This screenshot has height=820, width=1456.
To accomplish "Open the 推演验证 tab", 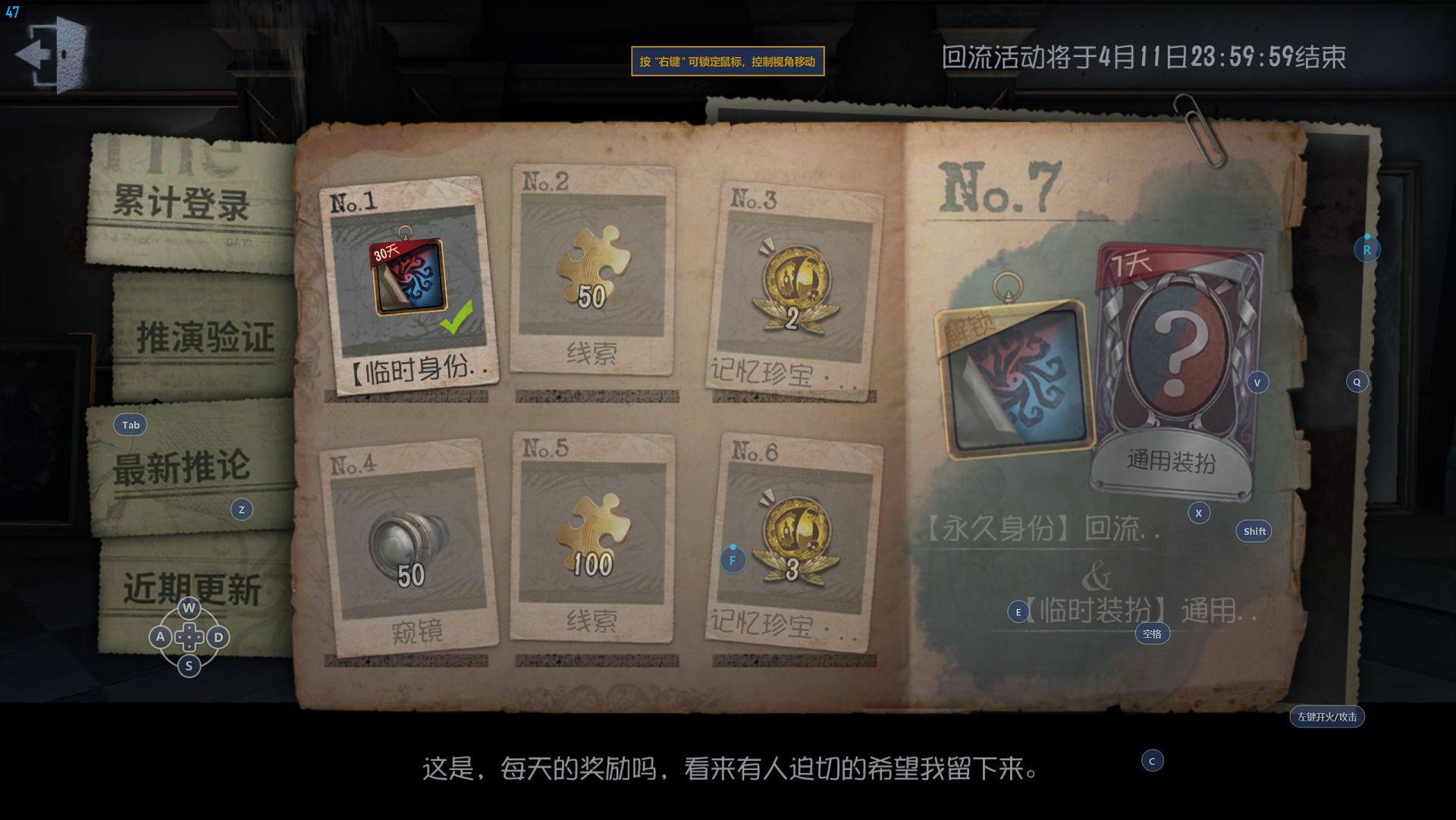I will tap(205, 337).
